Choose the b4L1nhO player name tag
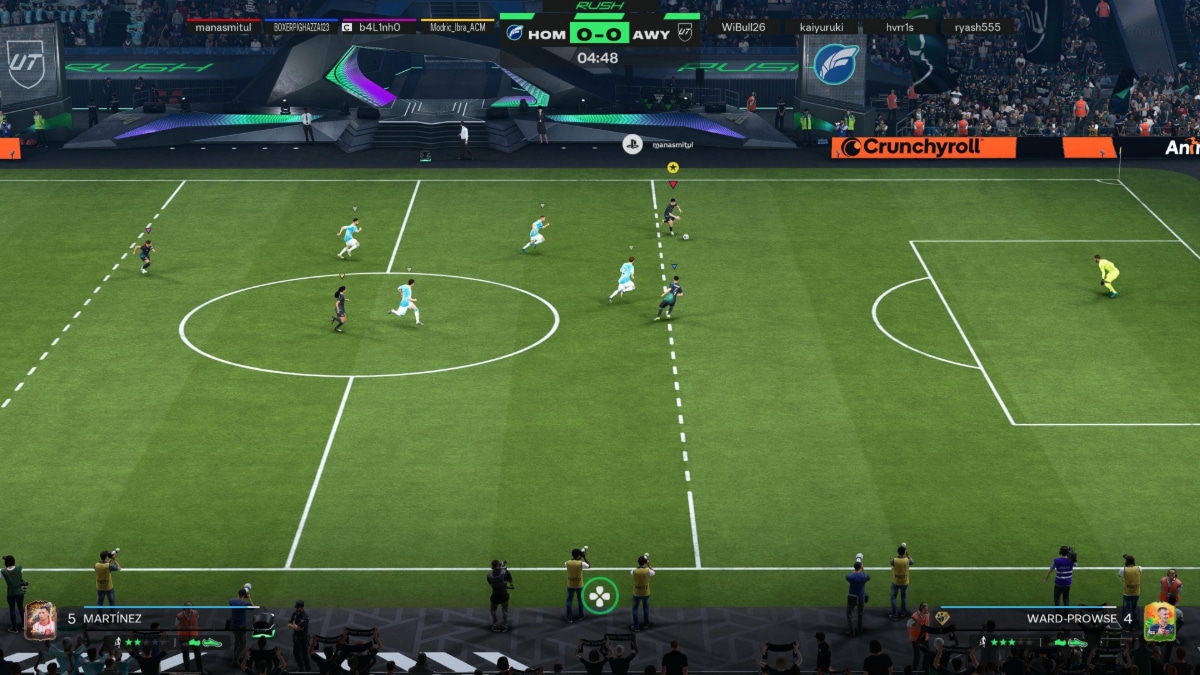 379,27
